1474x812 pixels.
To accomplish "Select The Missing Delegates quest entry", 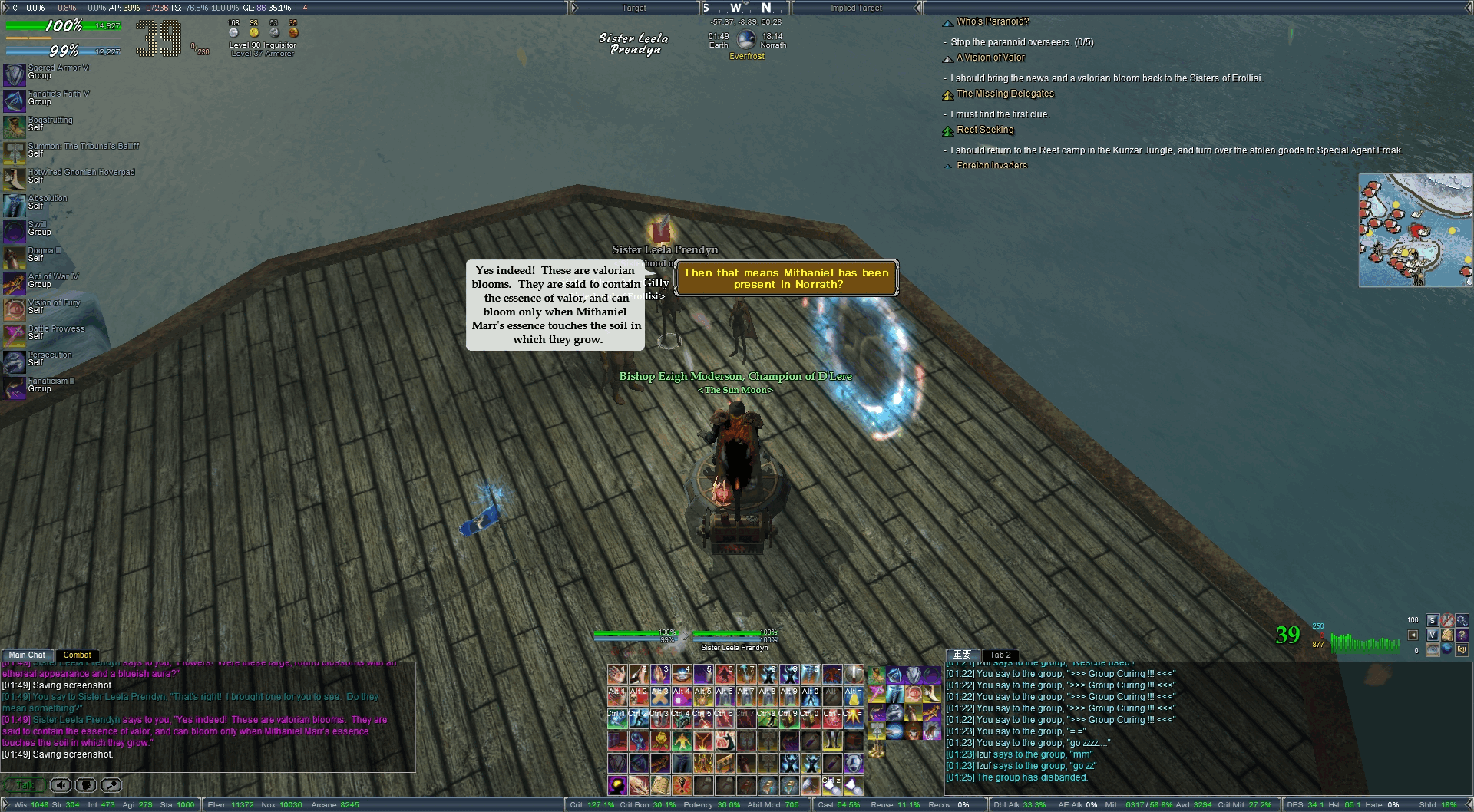I will coord(1005,94).
